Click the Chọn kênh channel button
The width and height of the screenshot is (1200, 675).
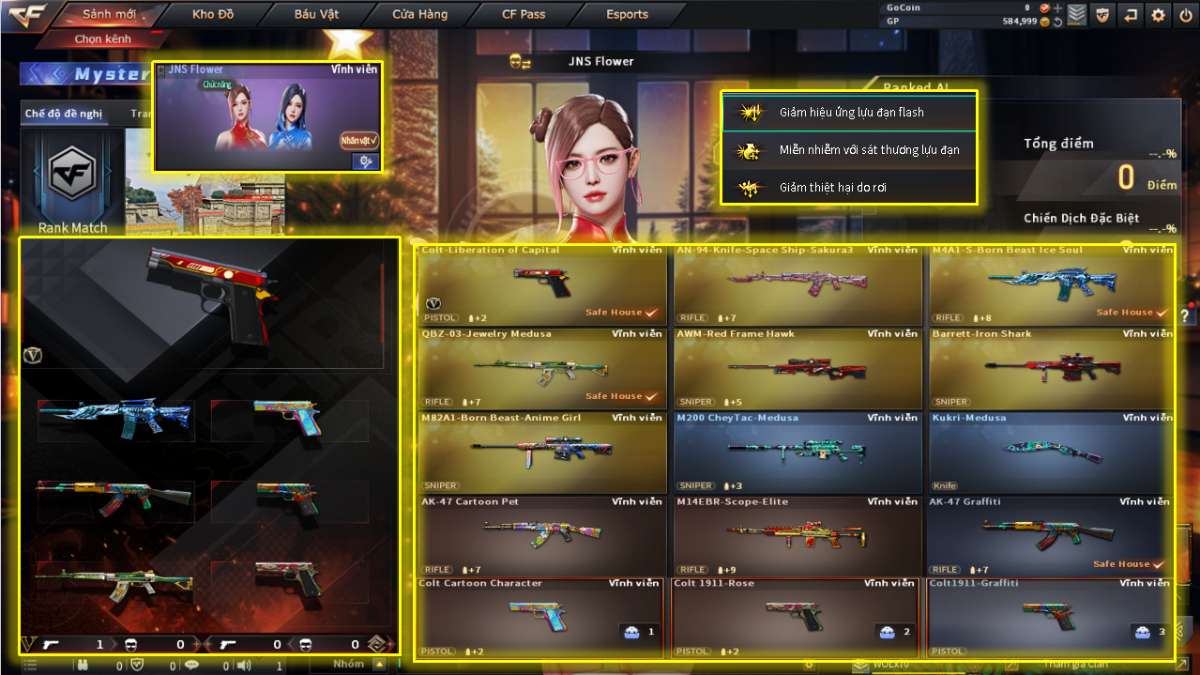click(x=103, y=39)
